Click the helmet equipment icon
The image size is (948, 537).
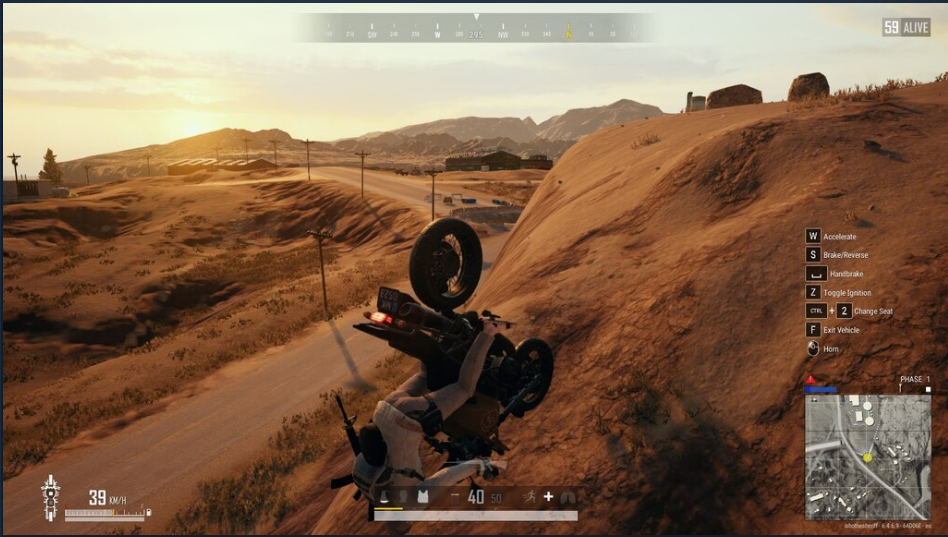(403, 496)
